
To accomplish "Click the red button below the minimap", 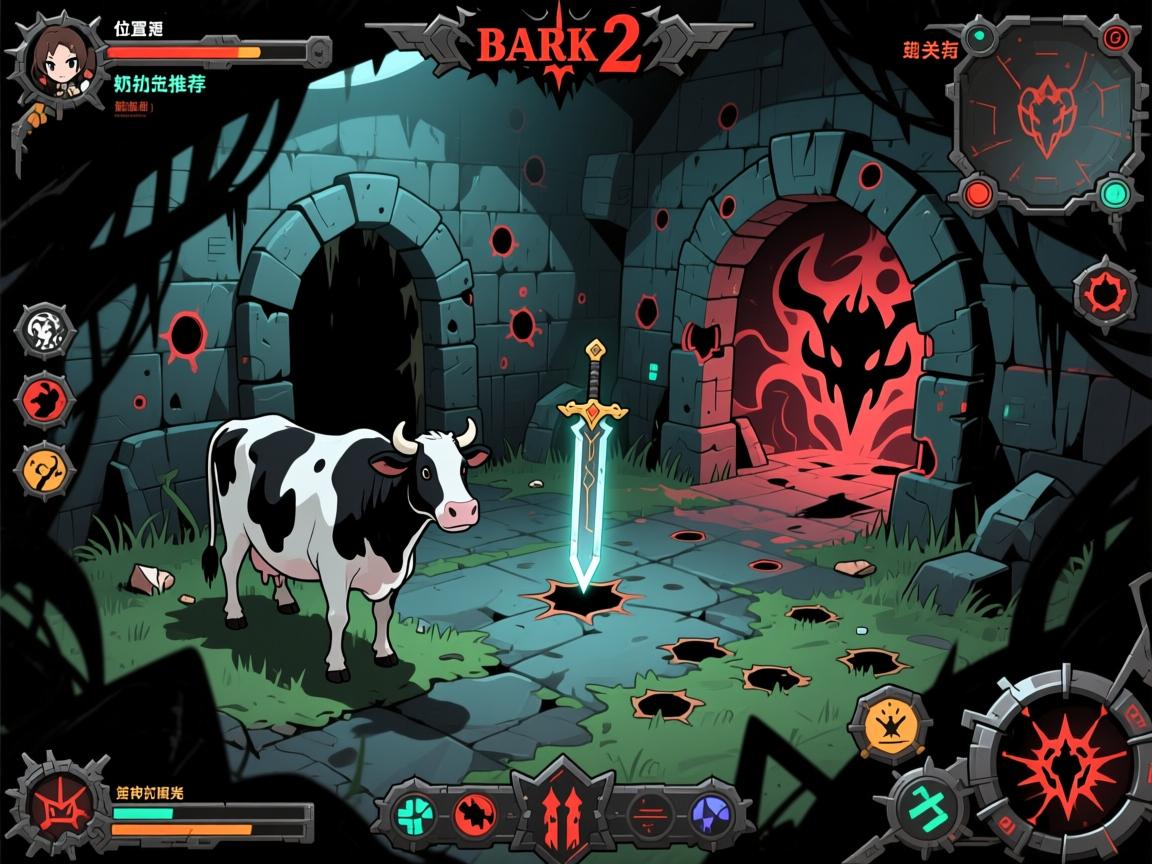I will point(979,190).
